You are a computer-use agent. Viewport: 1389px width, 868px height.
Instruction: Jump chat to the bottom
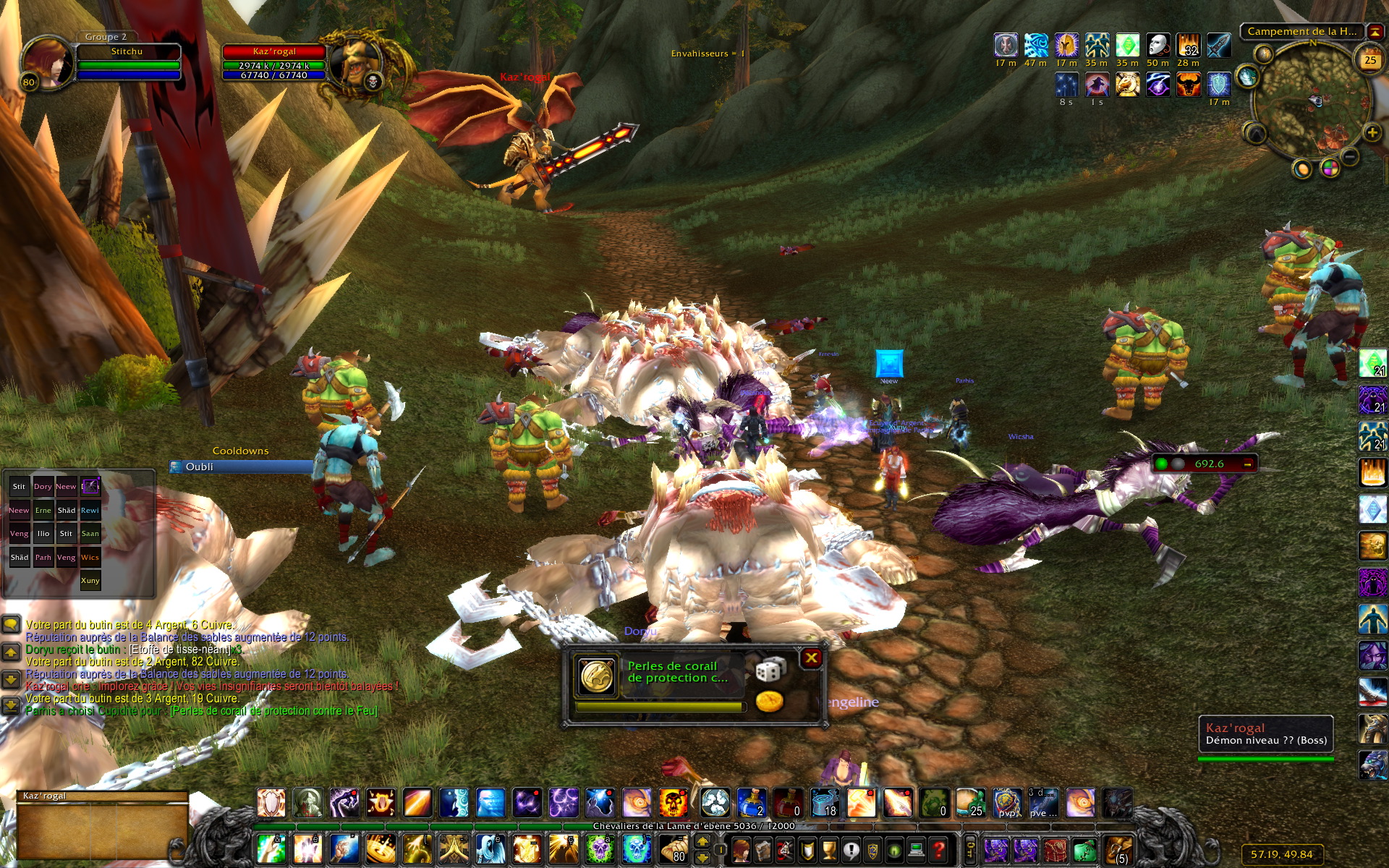(11, 705)
